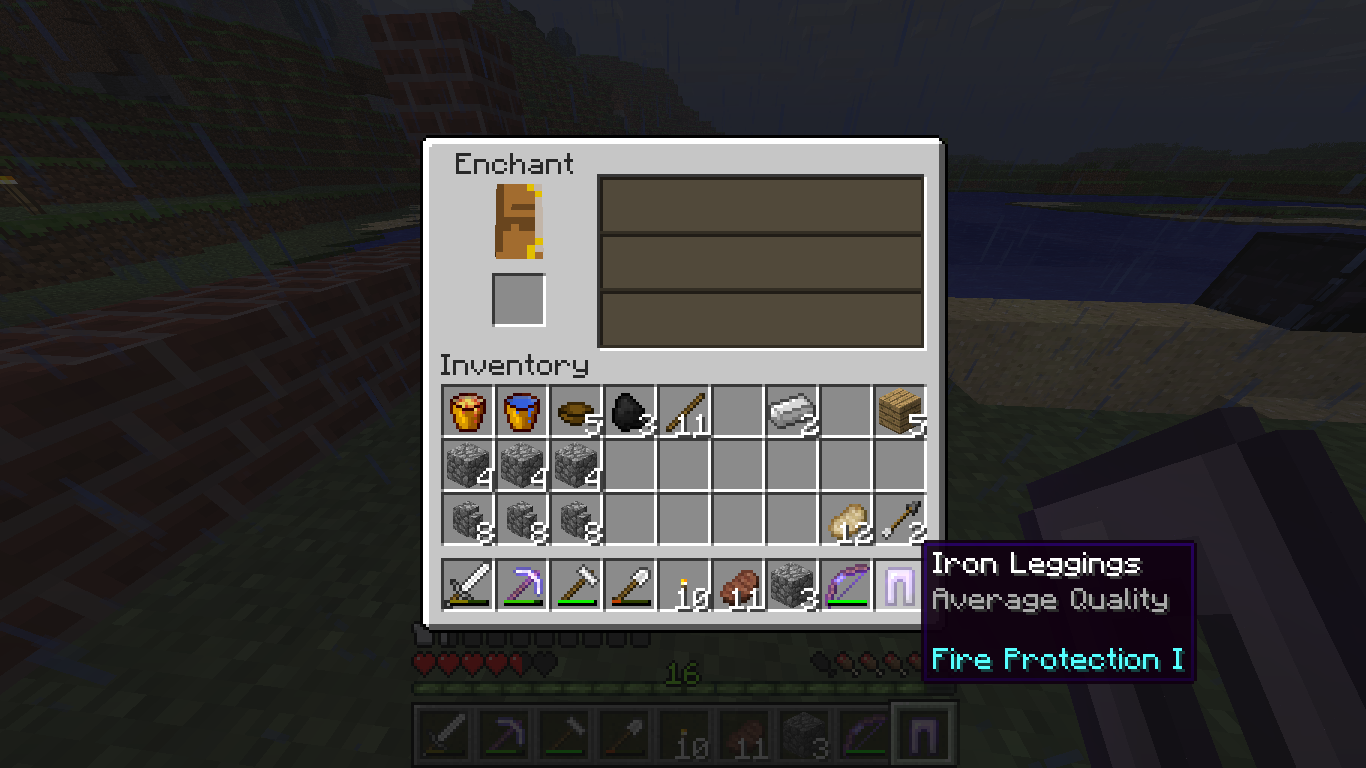This screenshot has height=768, width=1366.
Task: Pick up the two arrows
Action: click(899, 521)
